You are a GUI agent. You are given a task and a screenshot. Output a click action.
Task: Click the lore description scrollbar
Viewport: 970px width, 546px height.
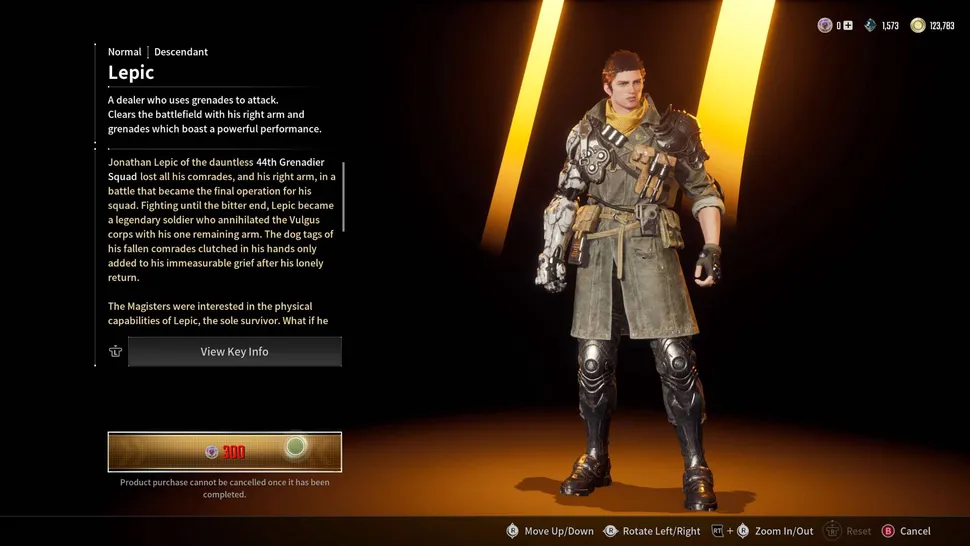click(343, 197)
